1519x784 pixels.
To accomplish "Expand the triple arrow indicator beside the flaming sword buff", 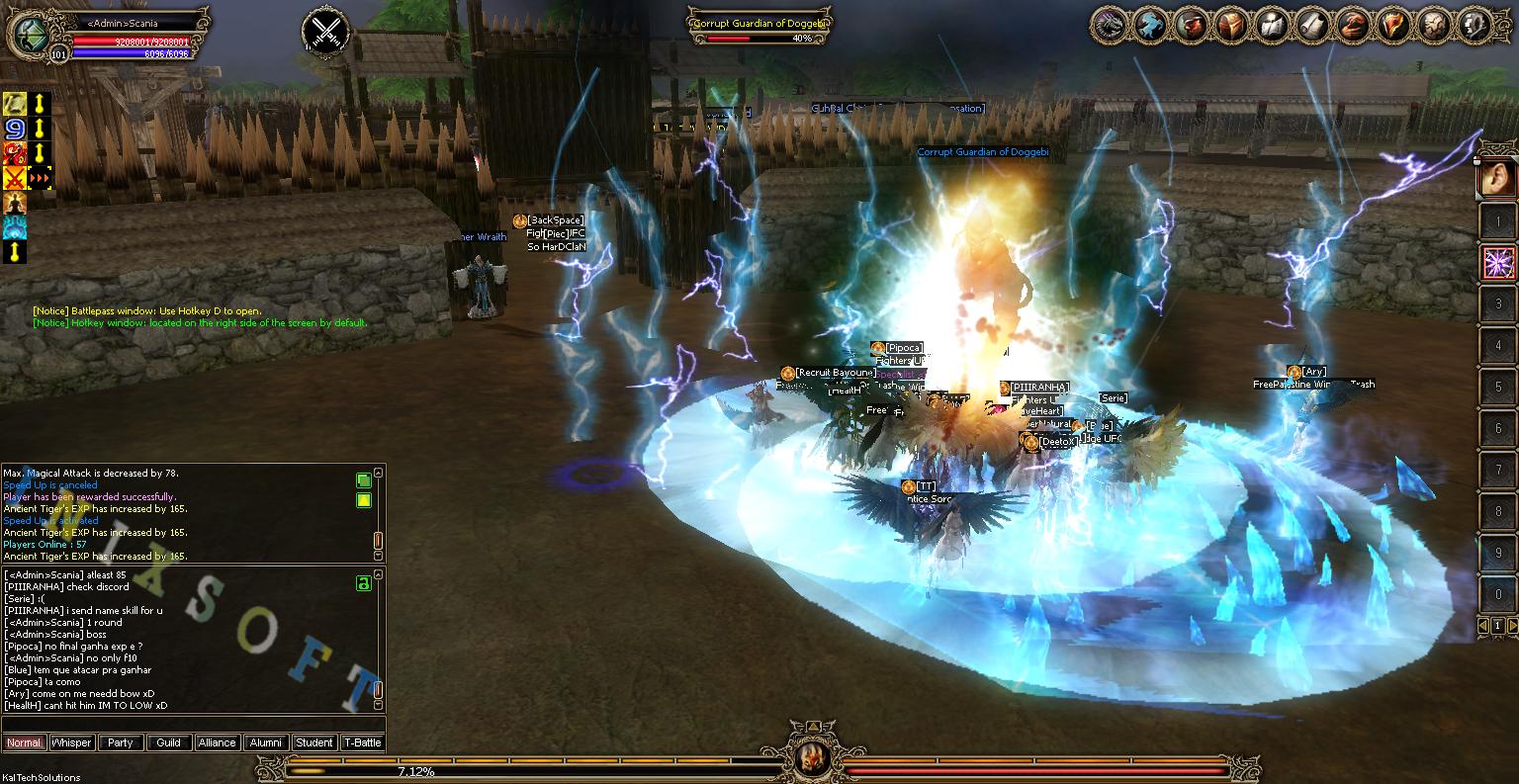I will [41, 179].
